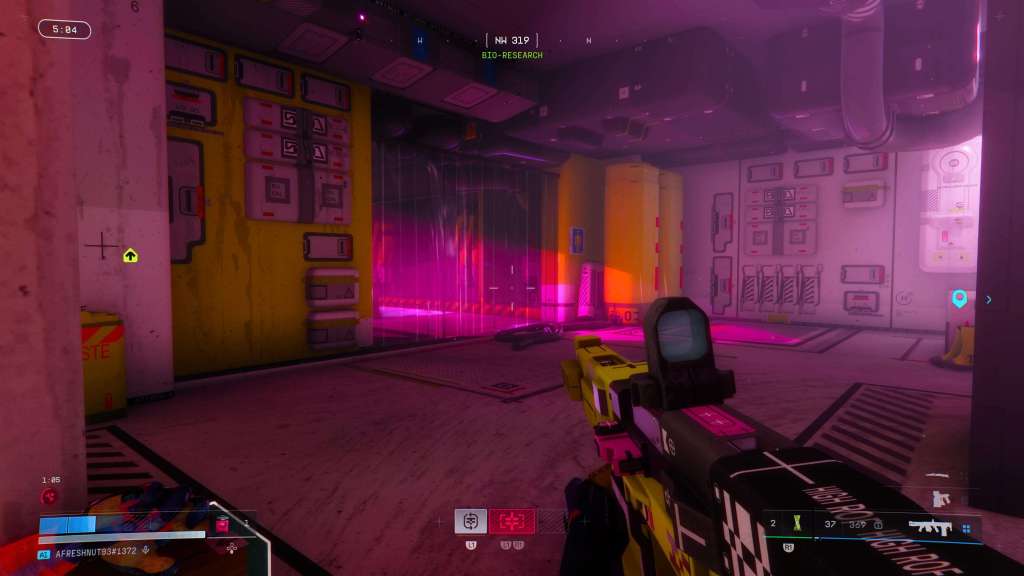Click the red status effect icon
1024x576 pixels.
click(47, 496)
